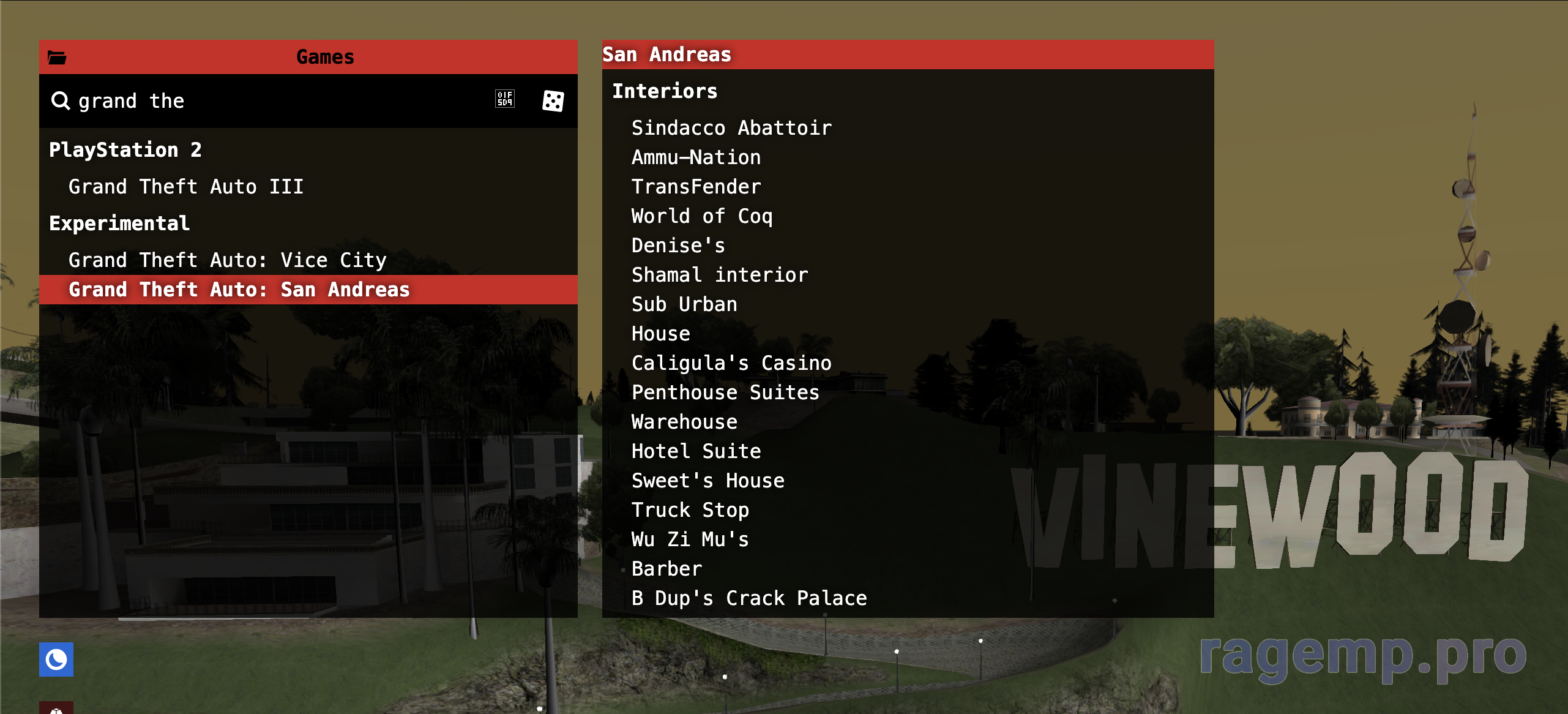Open the folder icon in Games header
This screenshot has height=714, width=1568.
pyautogui.click(x=57, y=58)
